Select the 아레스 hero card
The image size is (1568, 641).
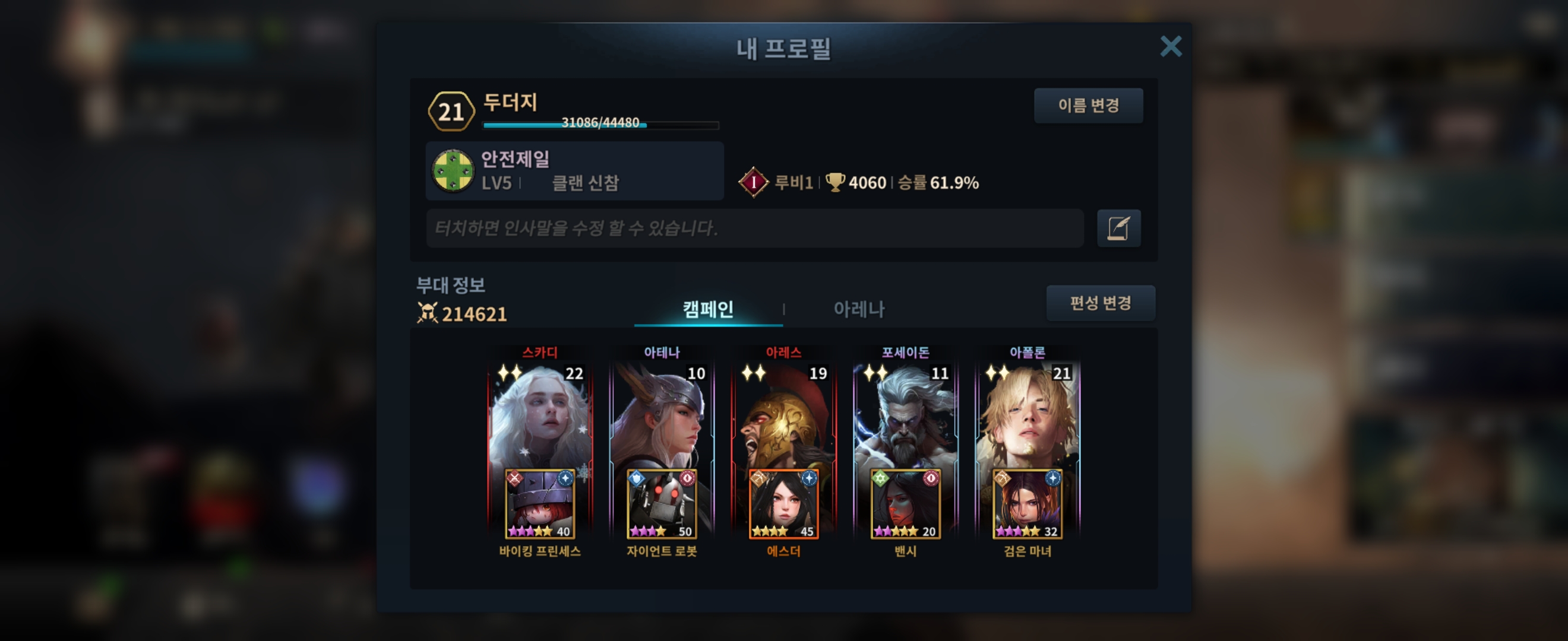[x=783, y=414]
